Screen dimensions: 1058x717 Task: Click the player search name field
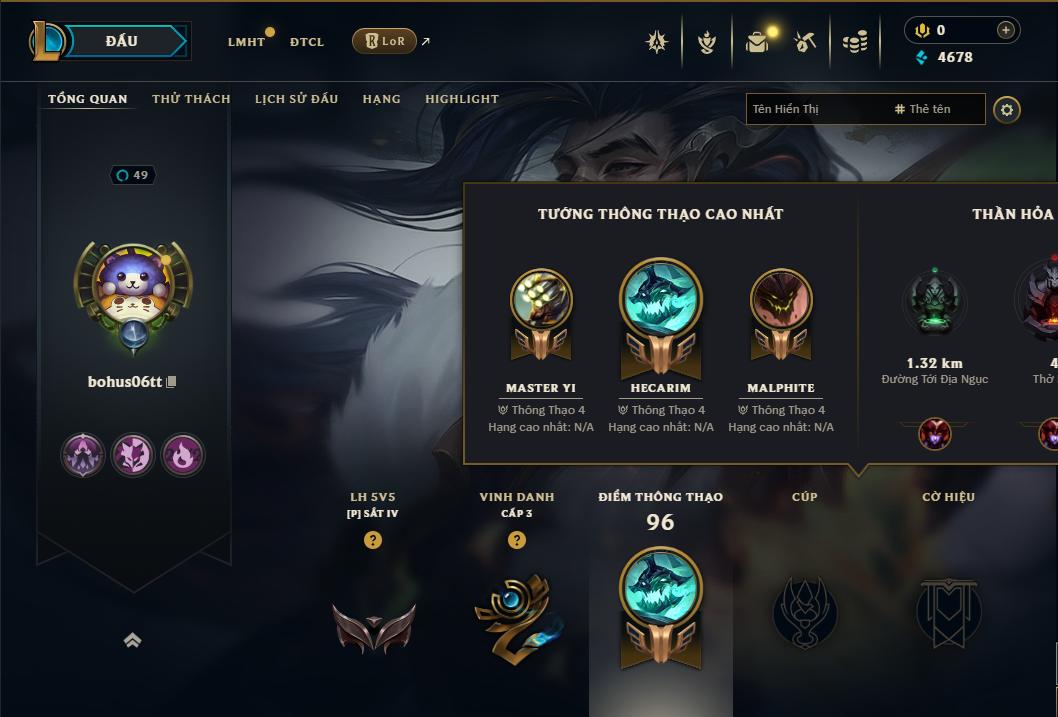tap(815, 109)
